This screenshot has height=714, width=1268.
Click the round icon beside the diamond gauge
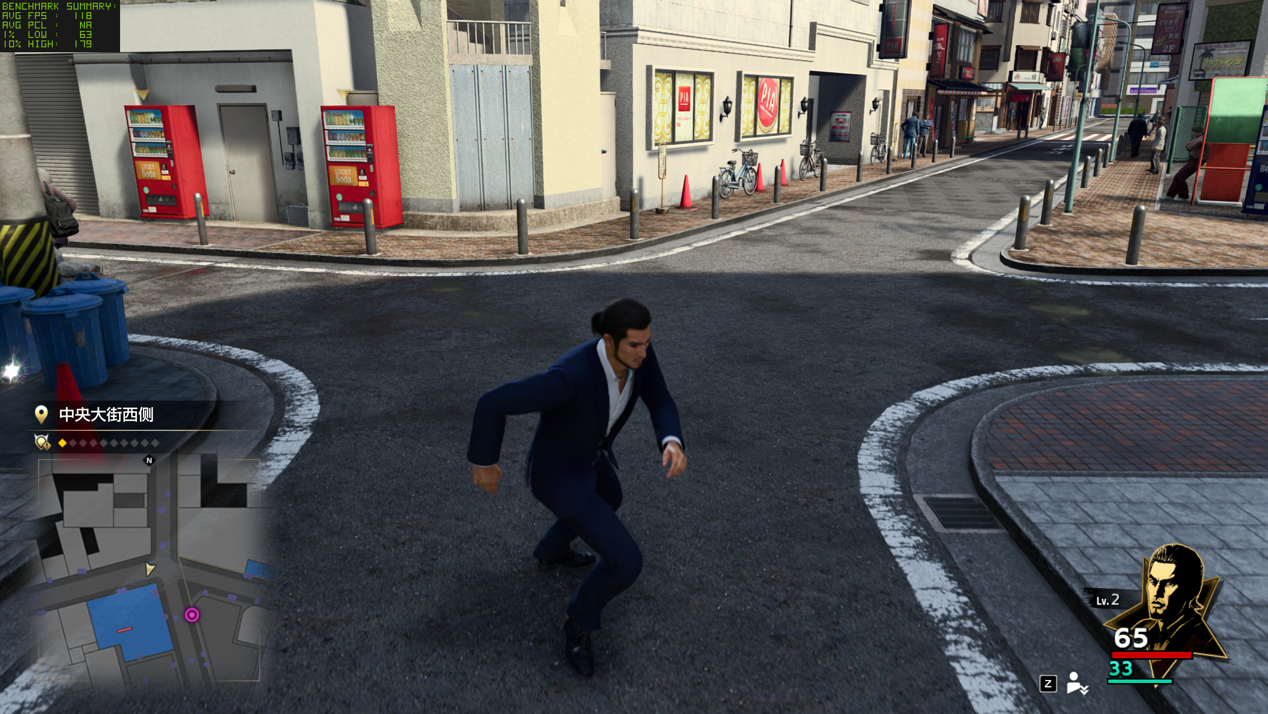[42, 442]
